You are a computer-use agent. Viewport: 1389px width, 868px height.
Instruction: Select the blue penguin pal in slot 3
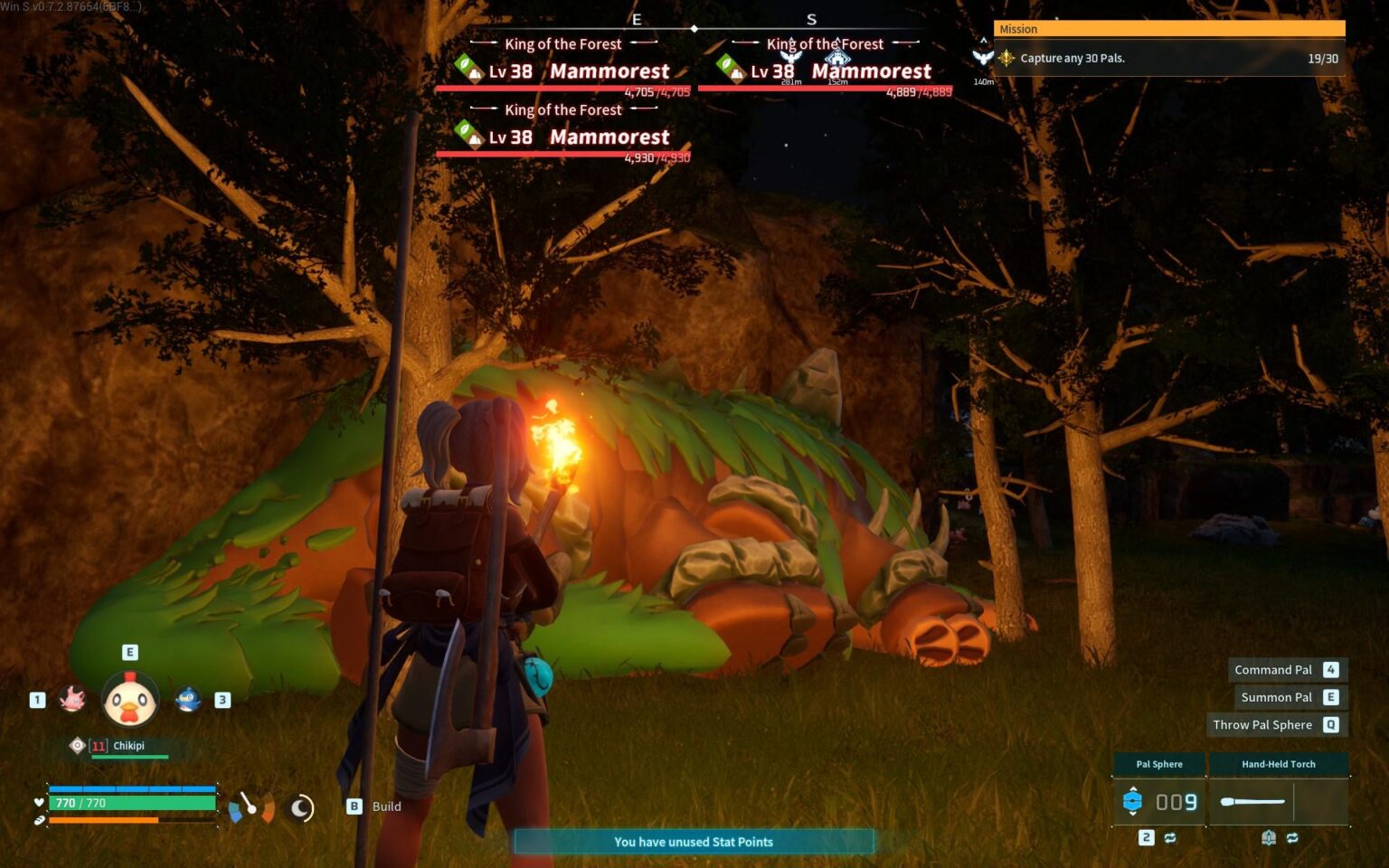click(187, 699)
